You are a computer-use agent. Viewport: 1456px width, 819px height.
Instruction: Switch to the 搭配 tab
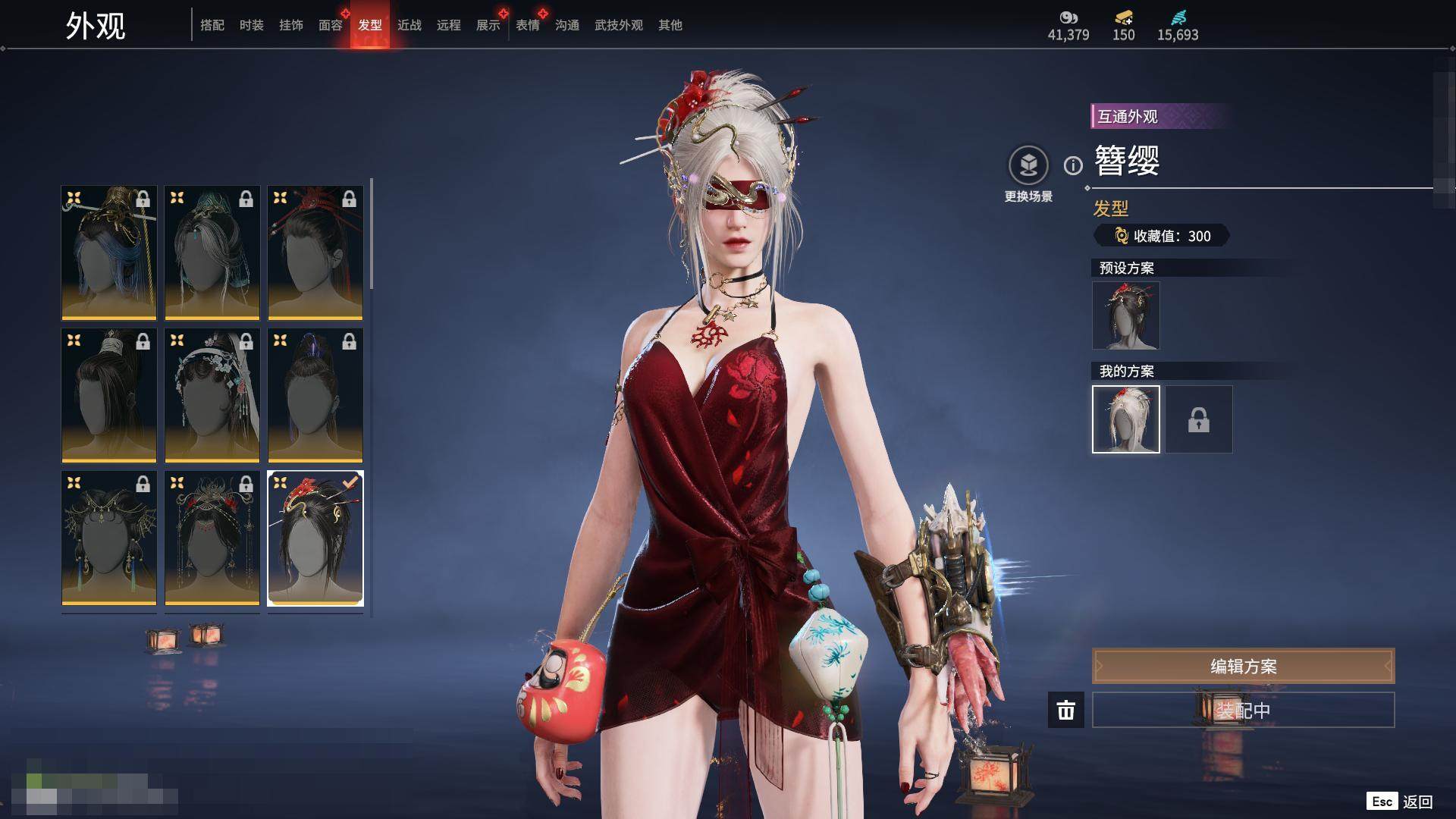[212, 25]
